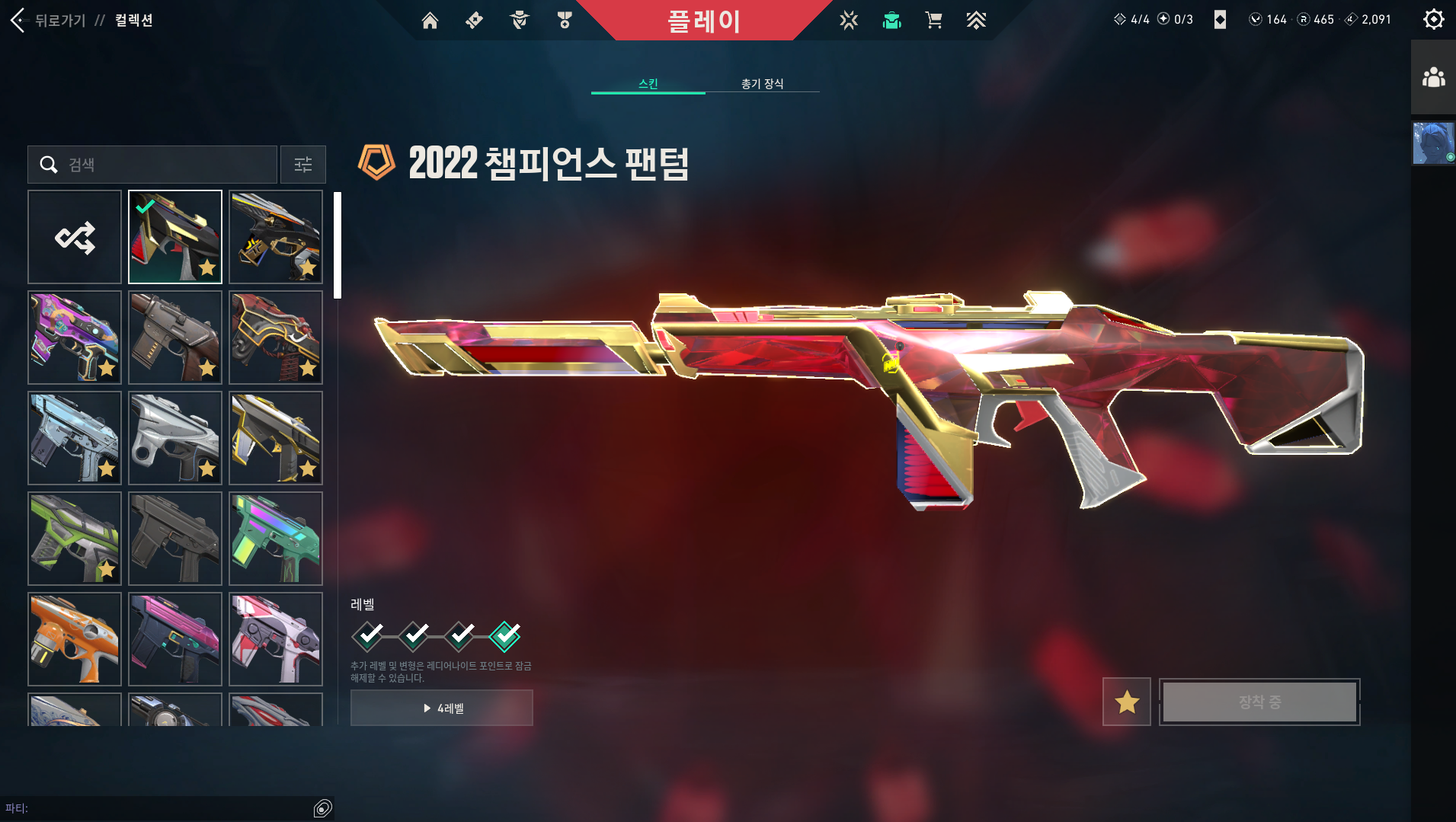Screen dimensions: 1456x822
Task: Open the friends social panel icon
Action: pos(1433,77)
